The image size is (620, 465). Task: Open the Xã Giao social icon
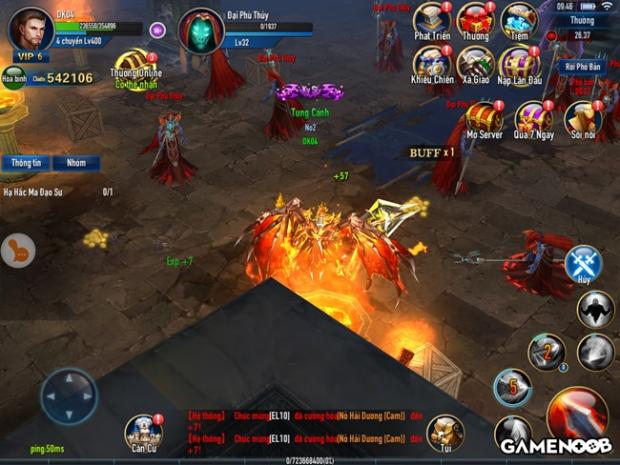click(475, 62)
